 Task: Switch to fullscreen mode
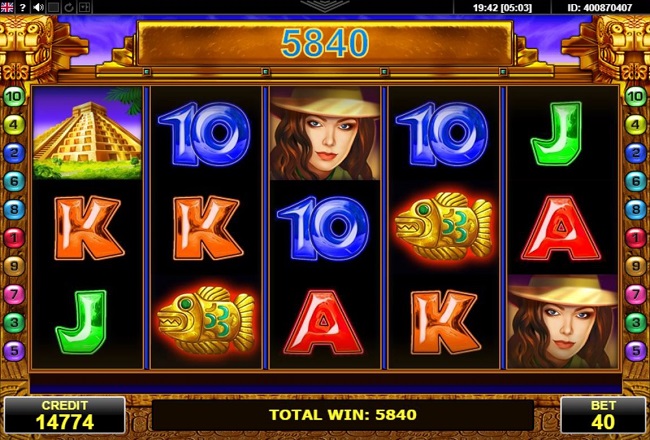(54, 7)
